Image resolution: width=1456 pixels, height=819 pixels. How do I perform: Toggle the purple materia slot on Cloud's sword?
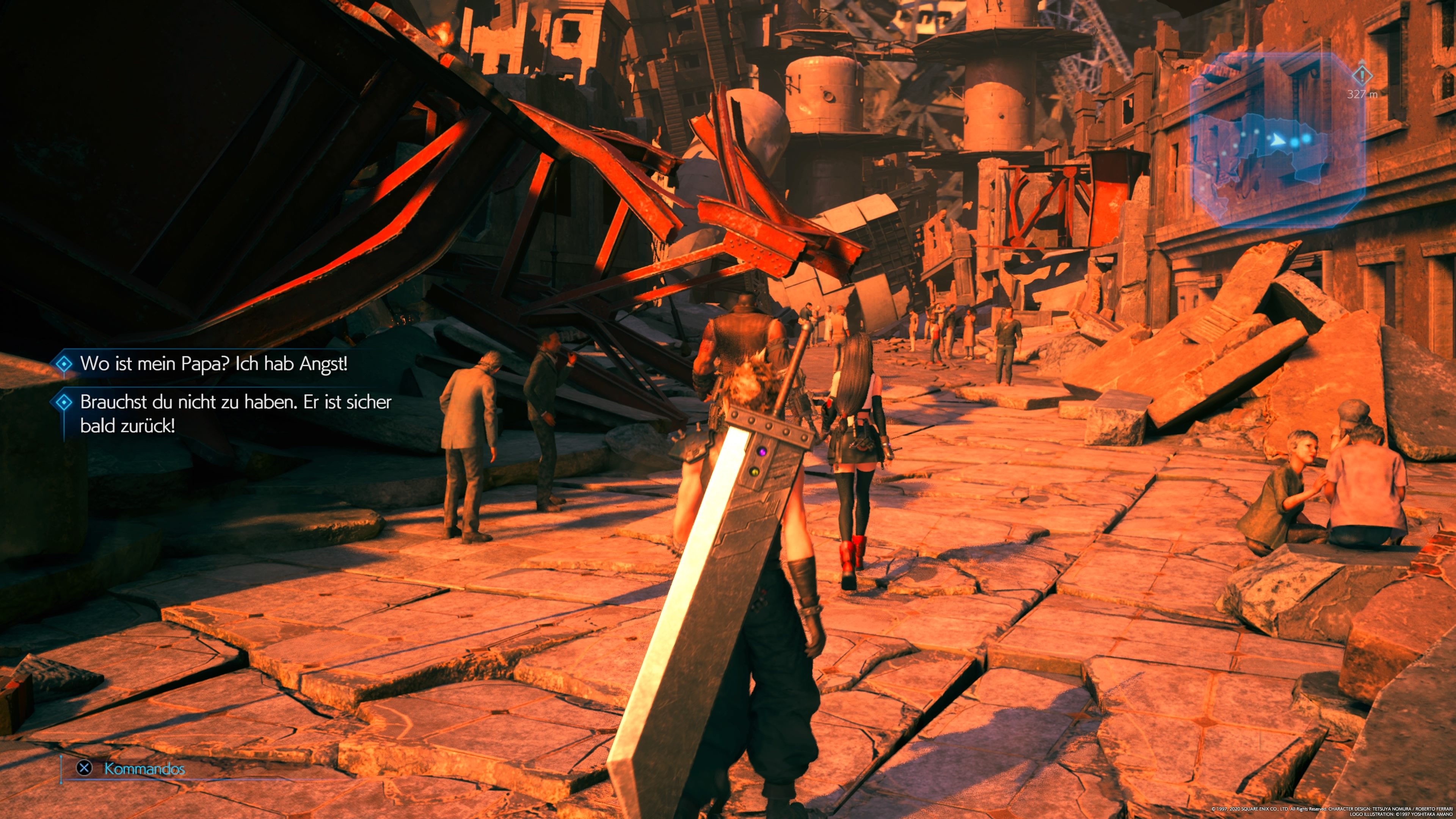pyautogui.click(x=762, y=452)
